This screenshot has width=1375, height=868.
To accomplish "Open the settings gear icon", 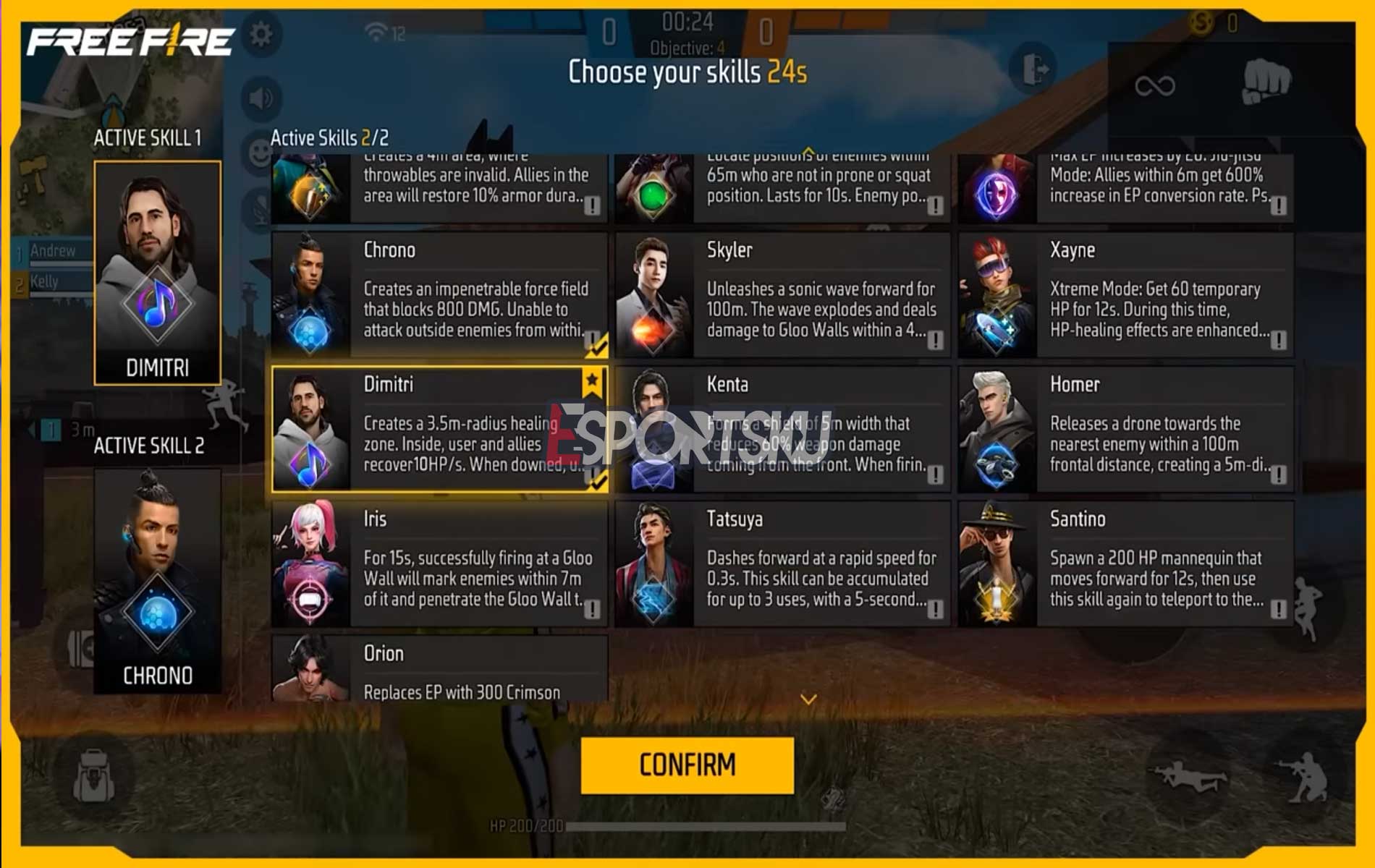I will point(259,33).
